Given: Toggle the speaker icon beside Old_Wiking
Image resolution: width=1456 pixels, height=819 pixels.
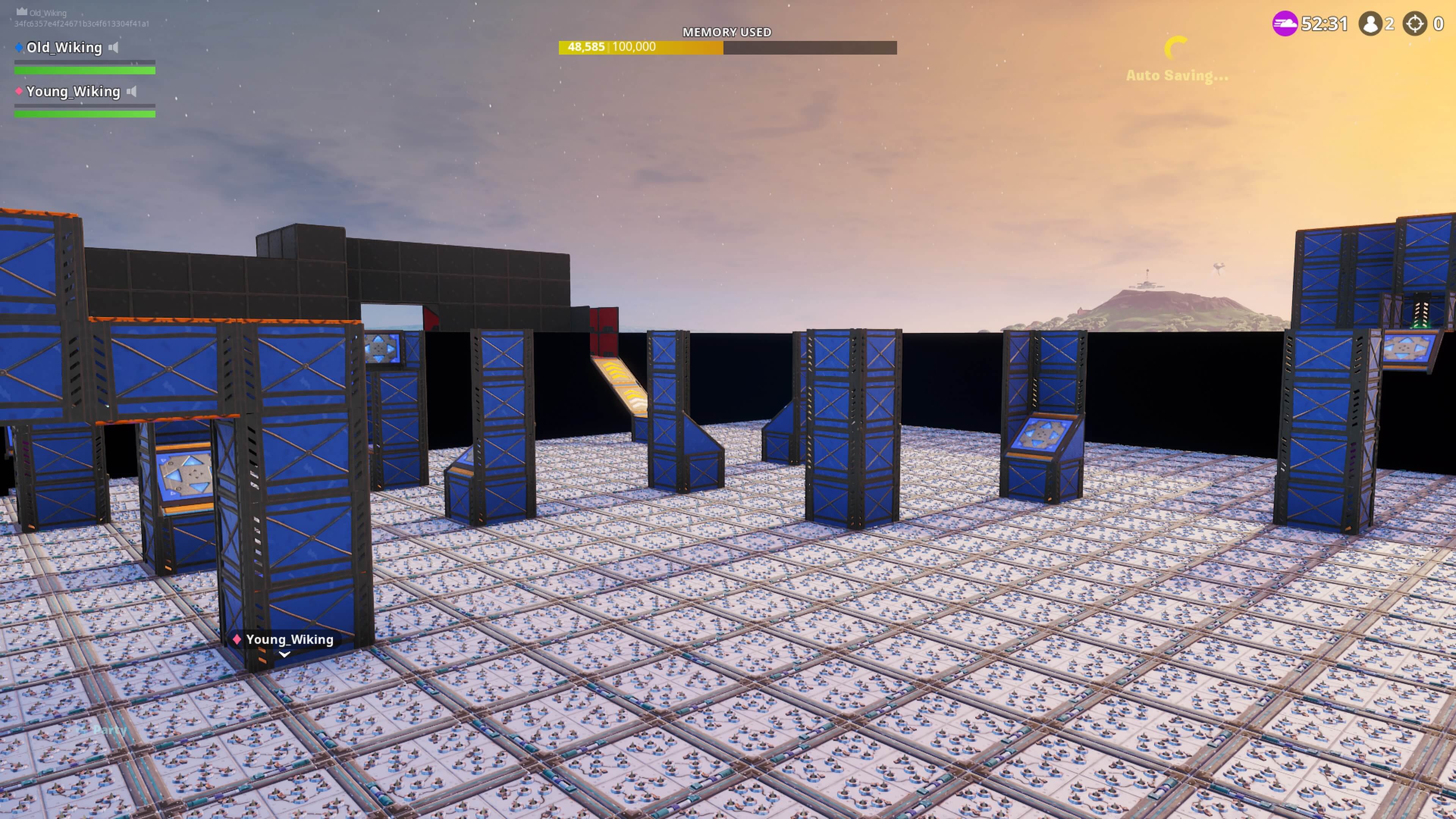Looking at the screenshot, I should (114, 47).
